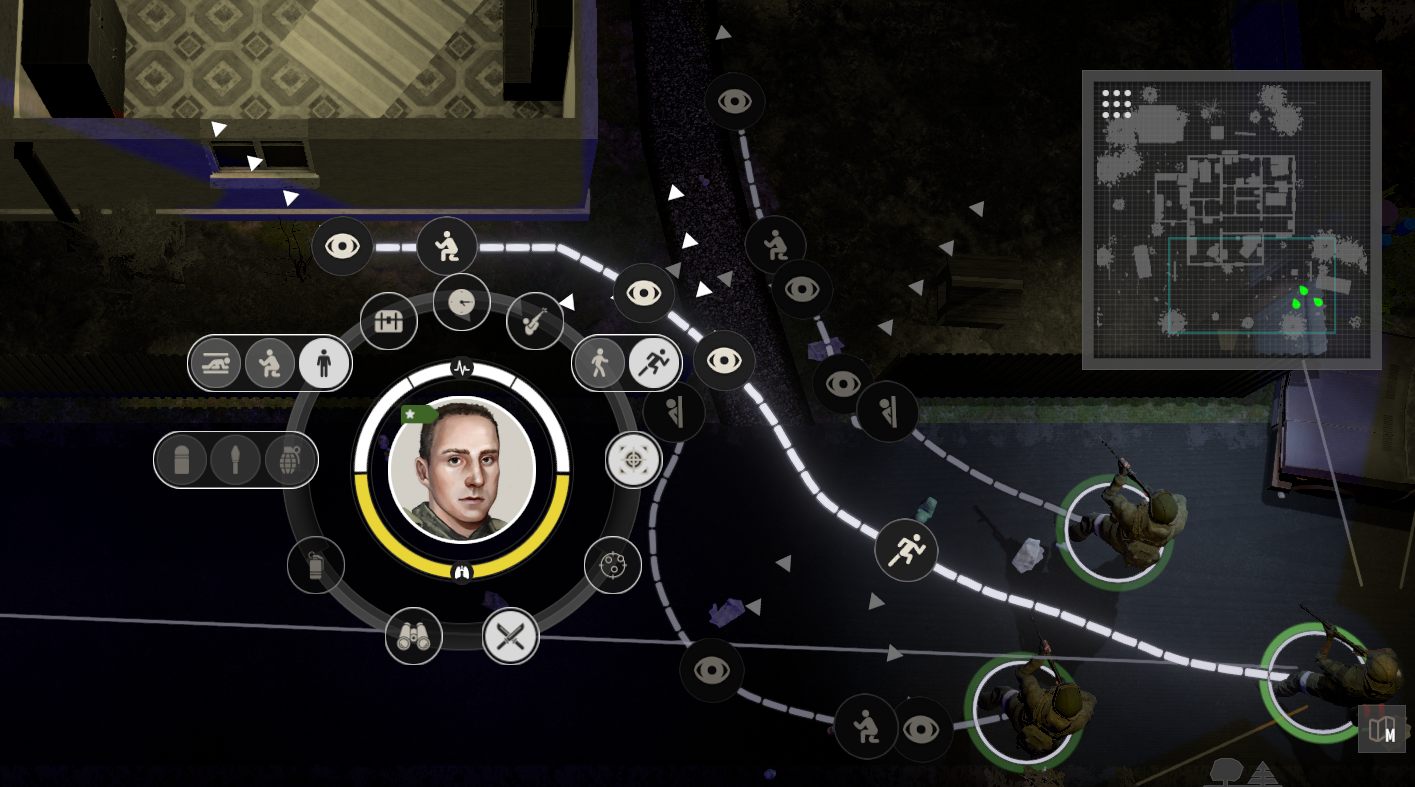Click the sprint marker on the waypoint path

[906, 549]
